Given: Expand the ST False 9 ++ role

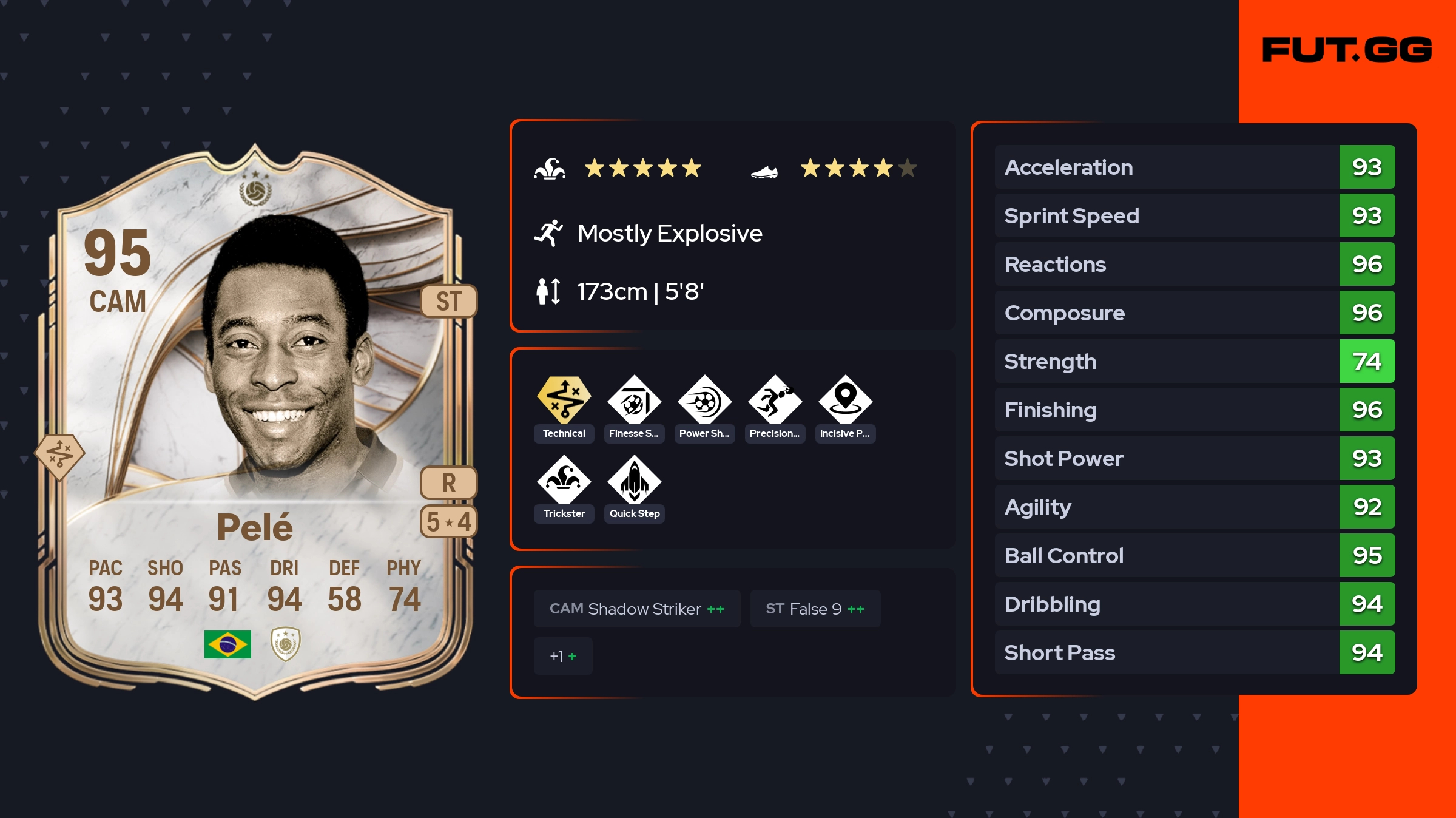Looking at the screenshot, I should 815,609.
